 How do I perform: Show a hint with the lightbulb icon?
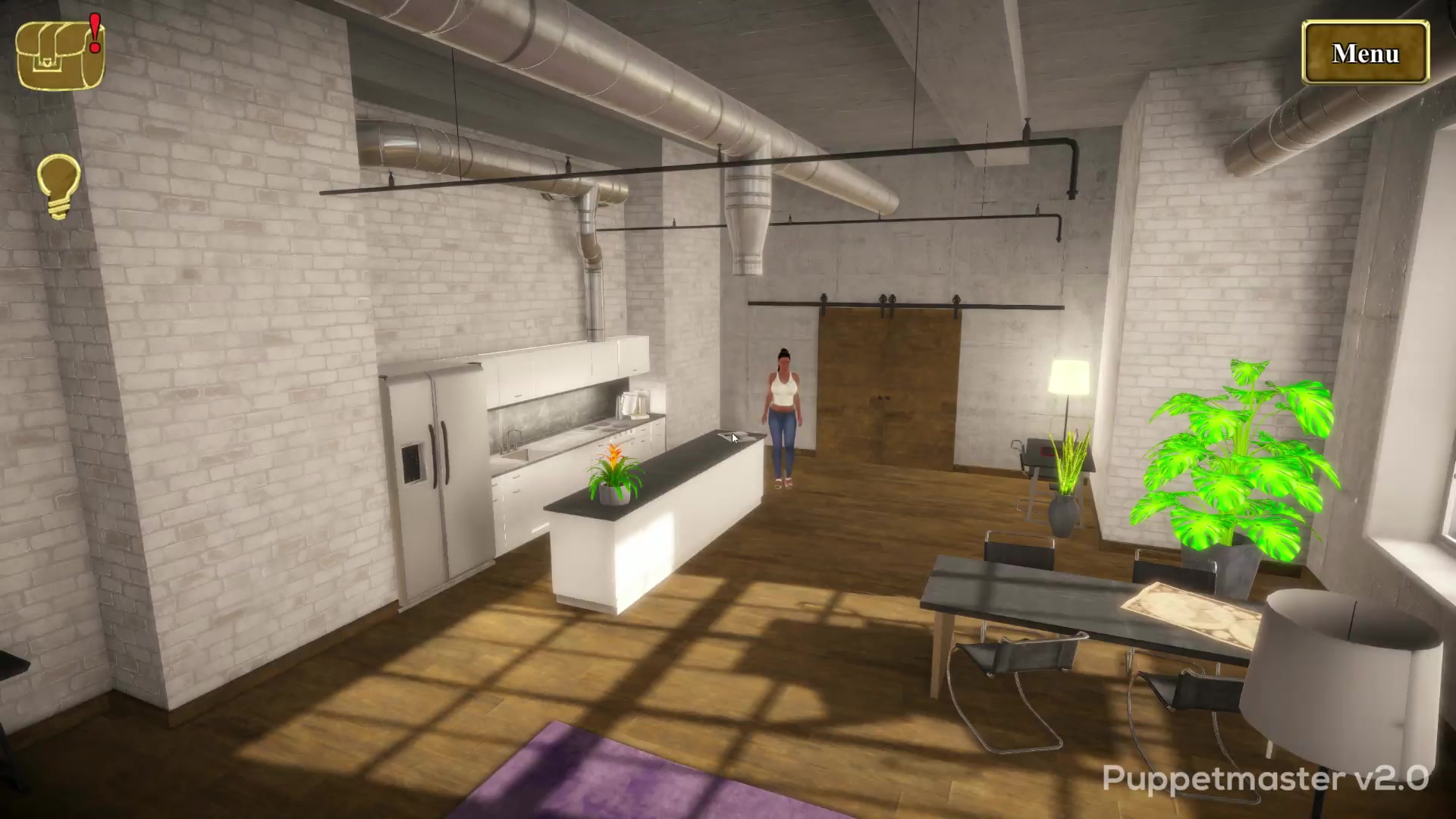point(58,185)
